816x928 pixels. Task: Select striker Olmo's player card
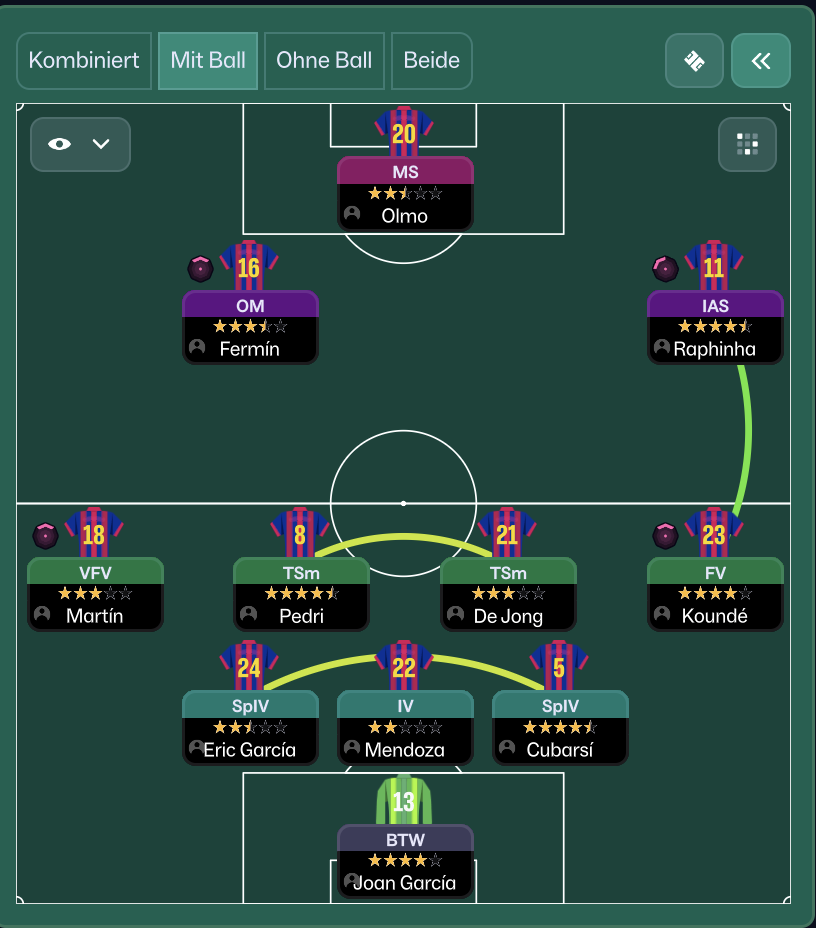point(405,193)
